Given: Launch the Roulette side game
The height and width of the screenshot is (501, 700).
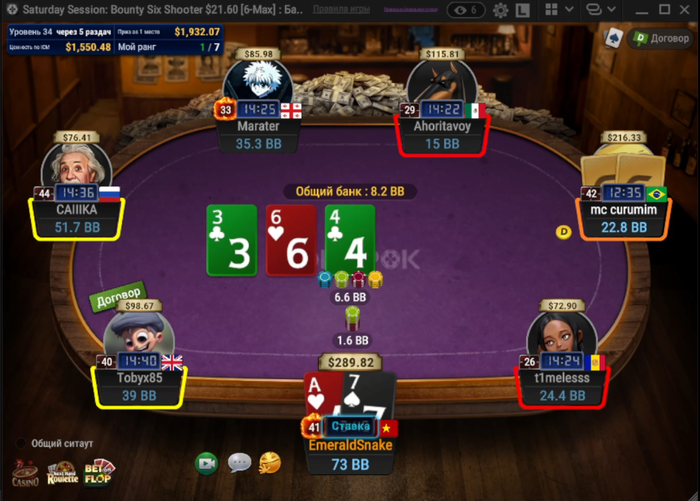Looking at the screenshot, I should tap(62, 471).
